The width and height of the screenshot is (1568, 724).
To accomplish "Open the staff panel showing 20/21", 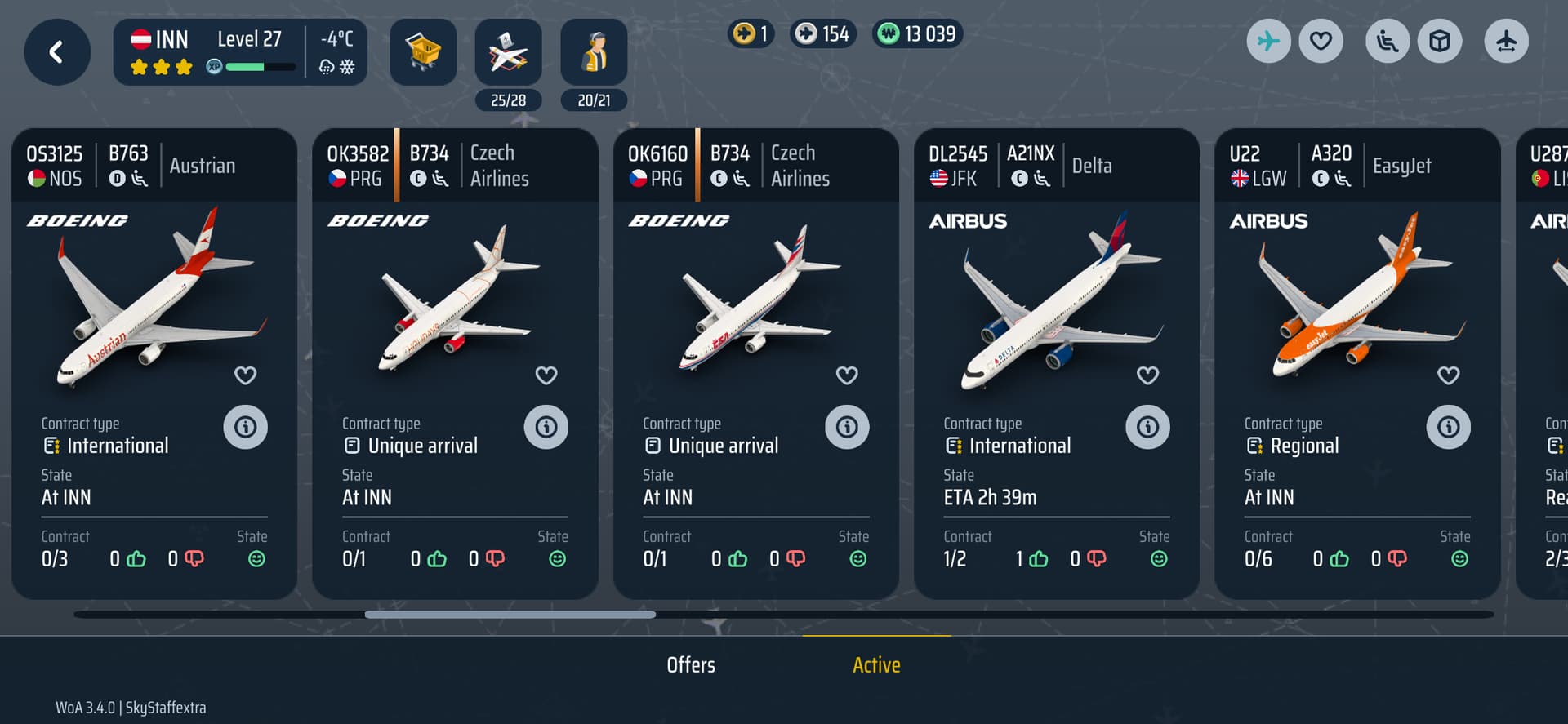I will click(x=594, y=52).
